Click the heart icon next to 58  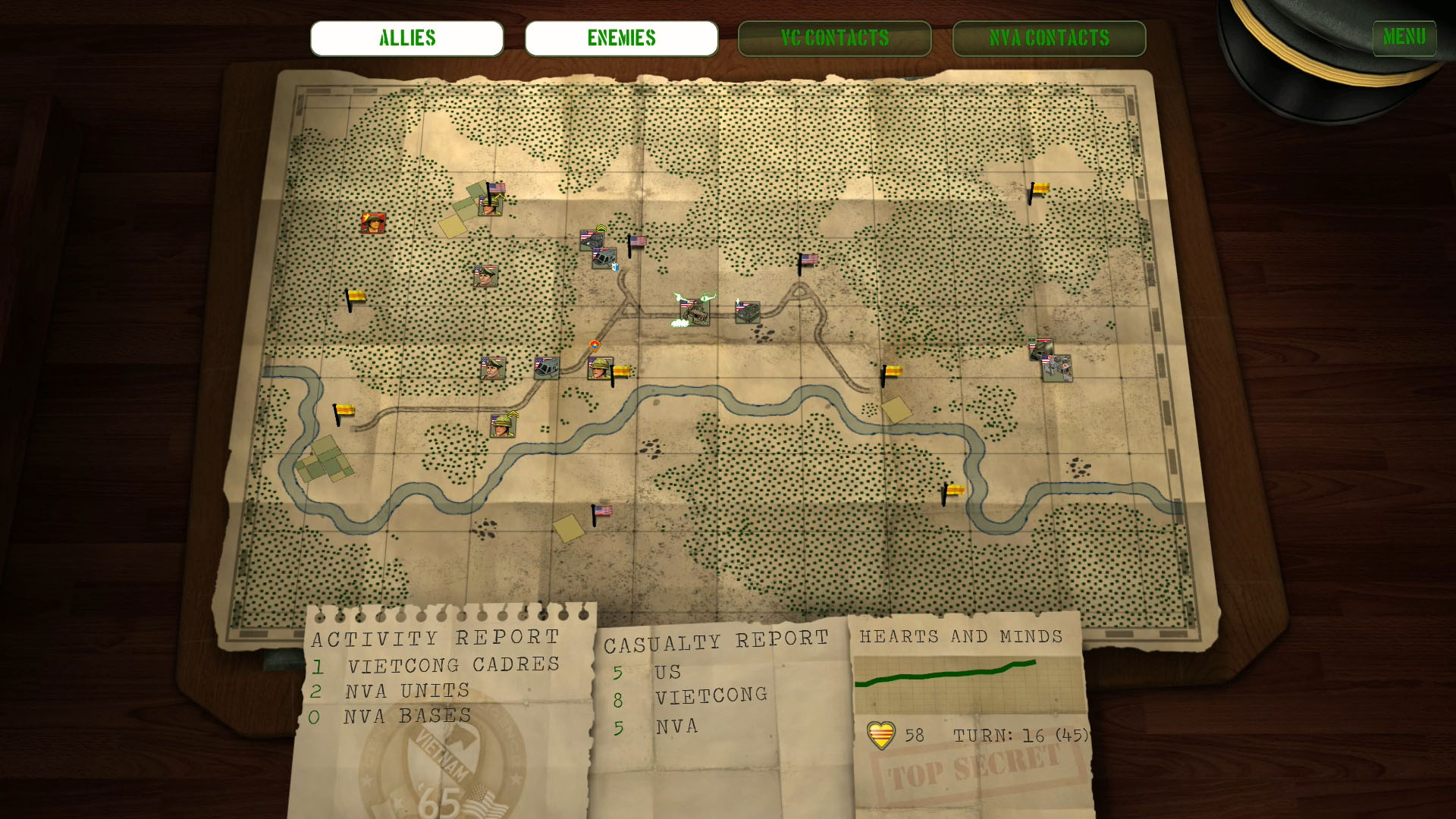[x=880, y=734]
